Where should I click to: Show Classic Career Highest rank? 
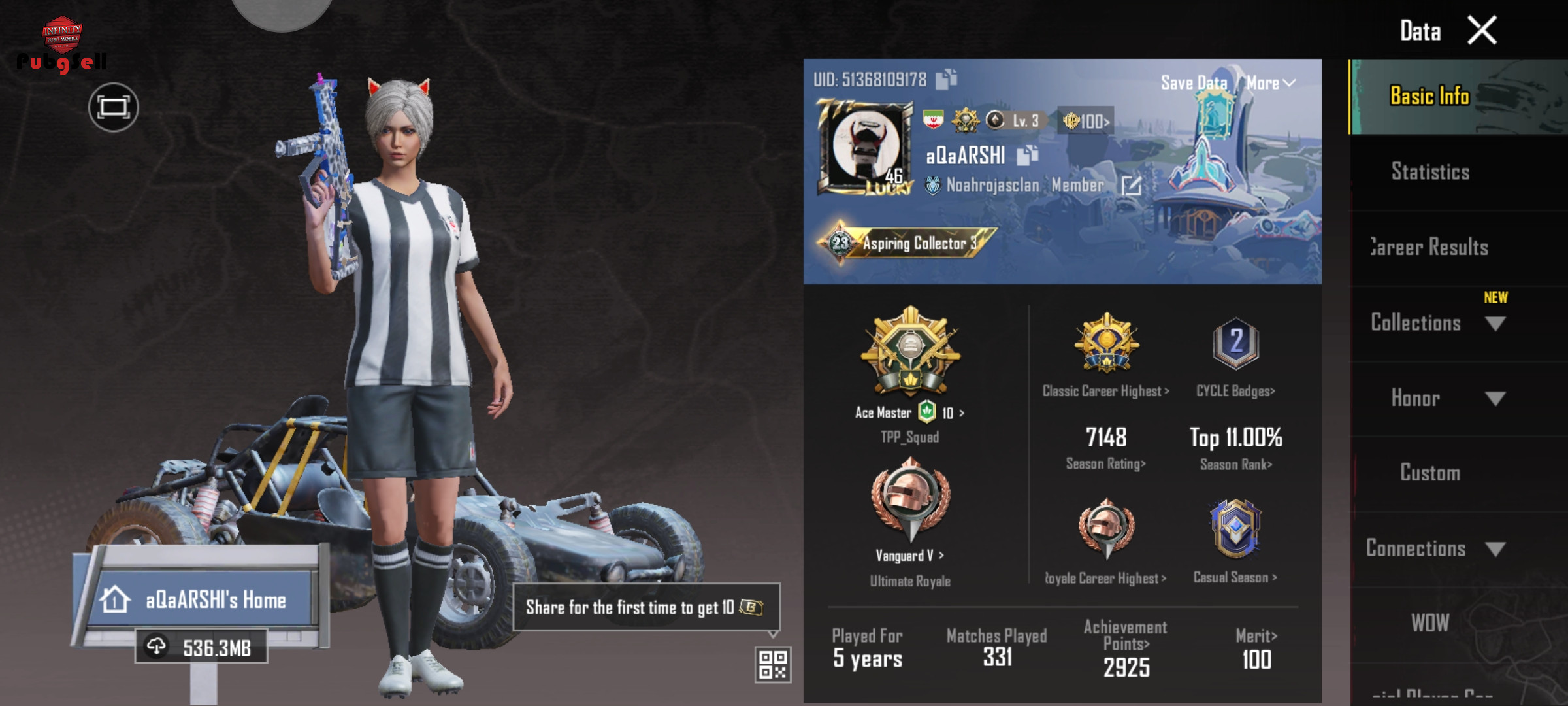coord(1105,391)
